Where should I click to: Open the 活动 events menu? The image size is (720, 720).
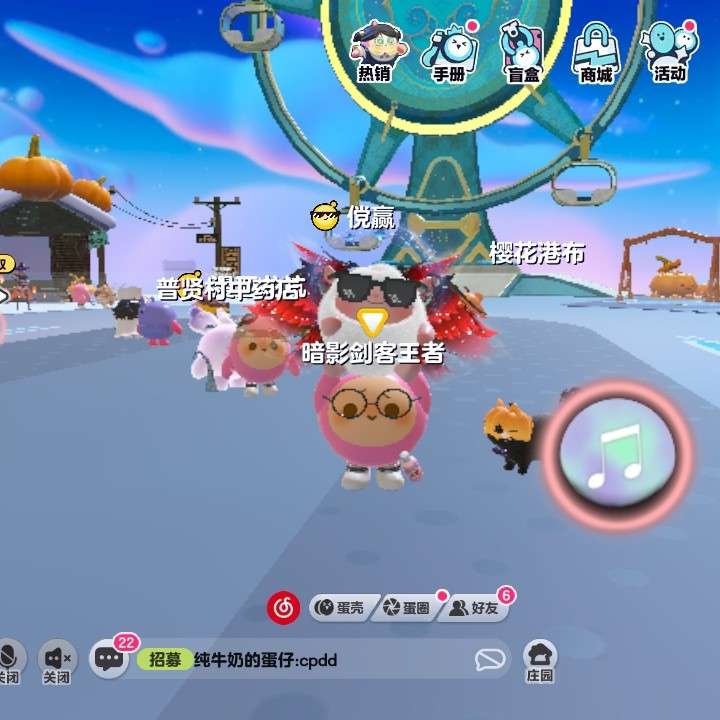(x=669, y=52)
